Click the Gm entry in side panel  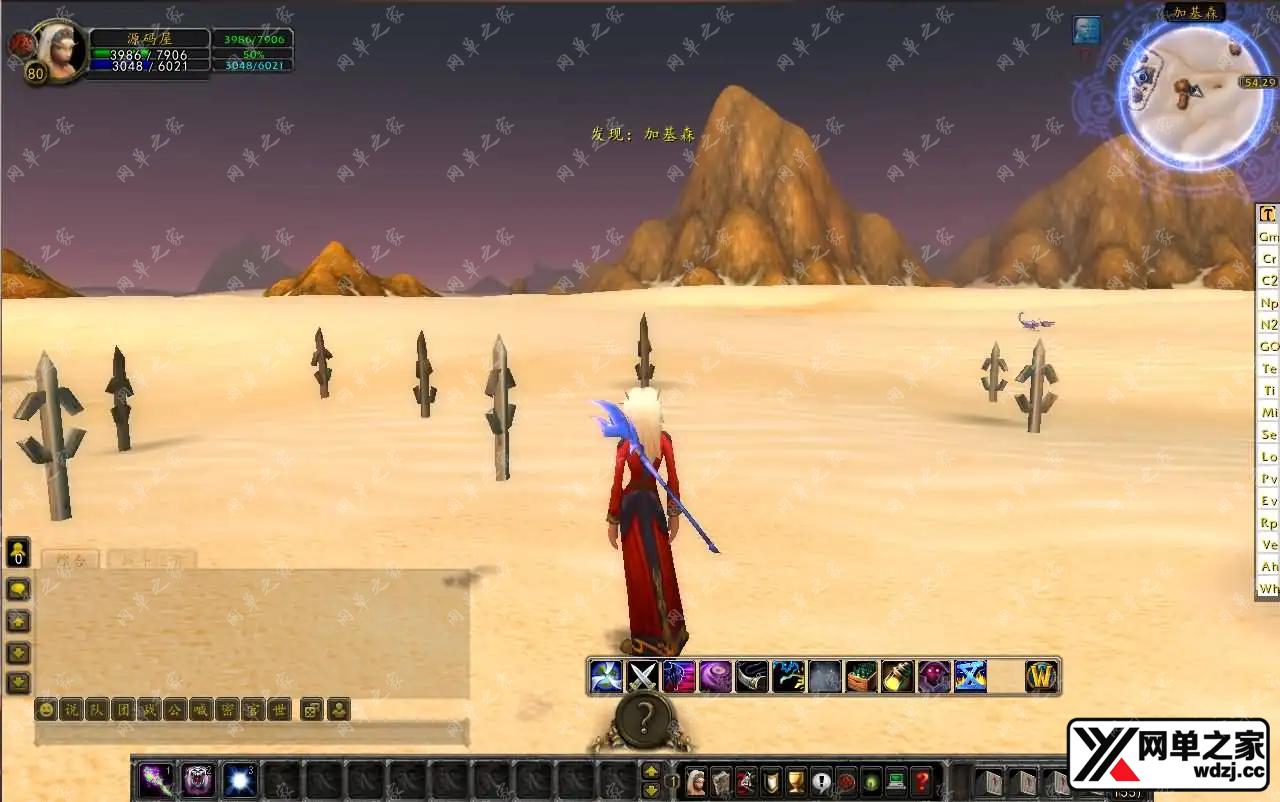(1268, 237)
